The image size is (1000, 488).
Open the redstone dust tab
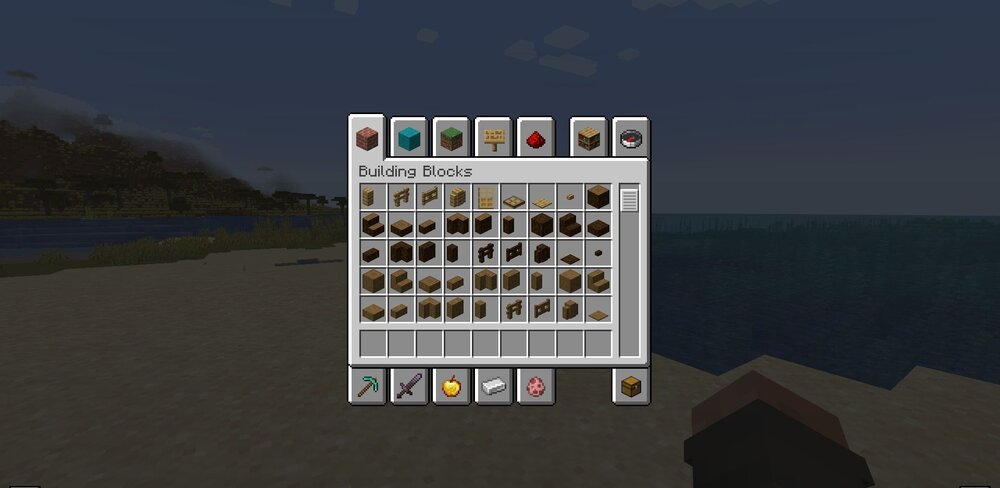pos(535,138)
